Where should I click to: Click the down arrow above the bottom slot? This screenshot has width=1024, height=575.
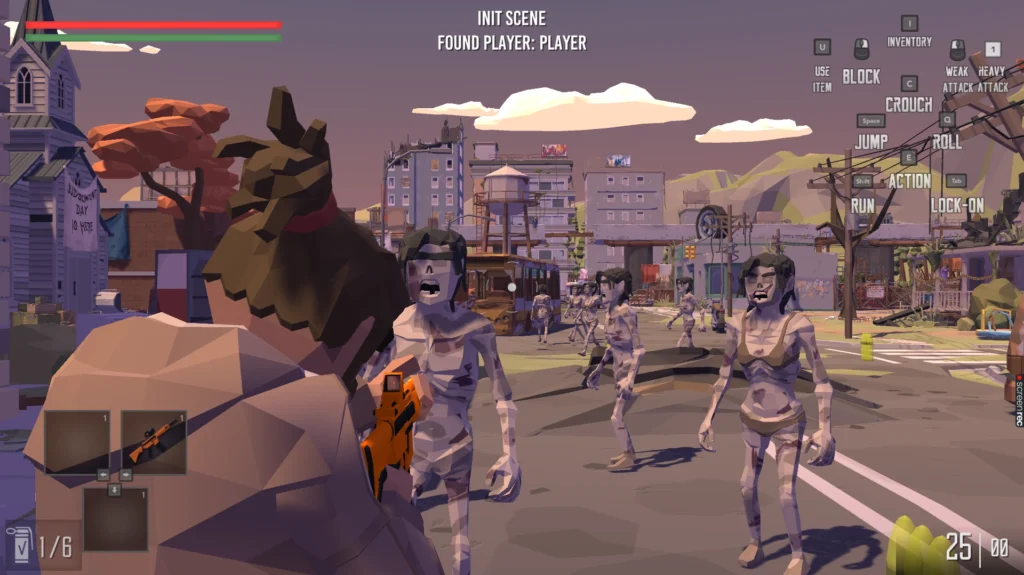click(x=114, y=488)
